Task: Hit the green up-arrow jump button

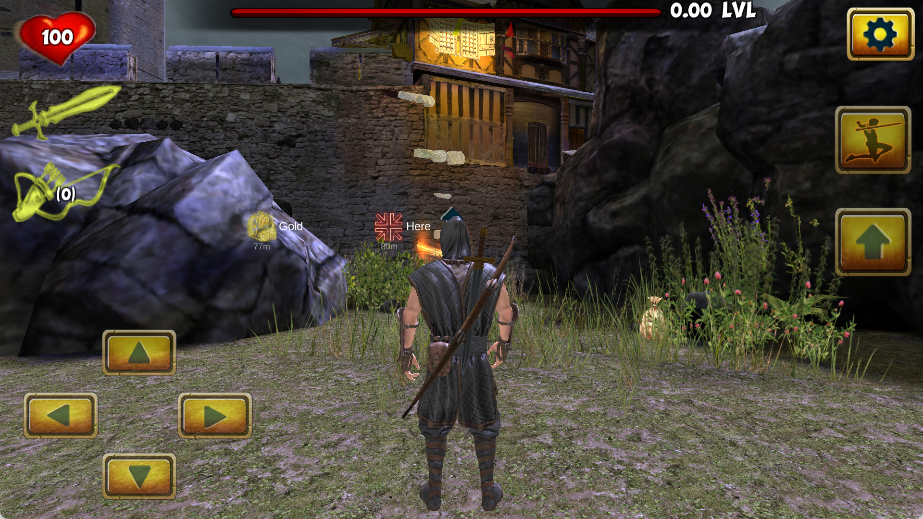Action: [872, 242]
